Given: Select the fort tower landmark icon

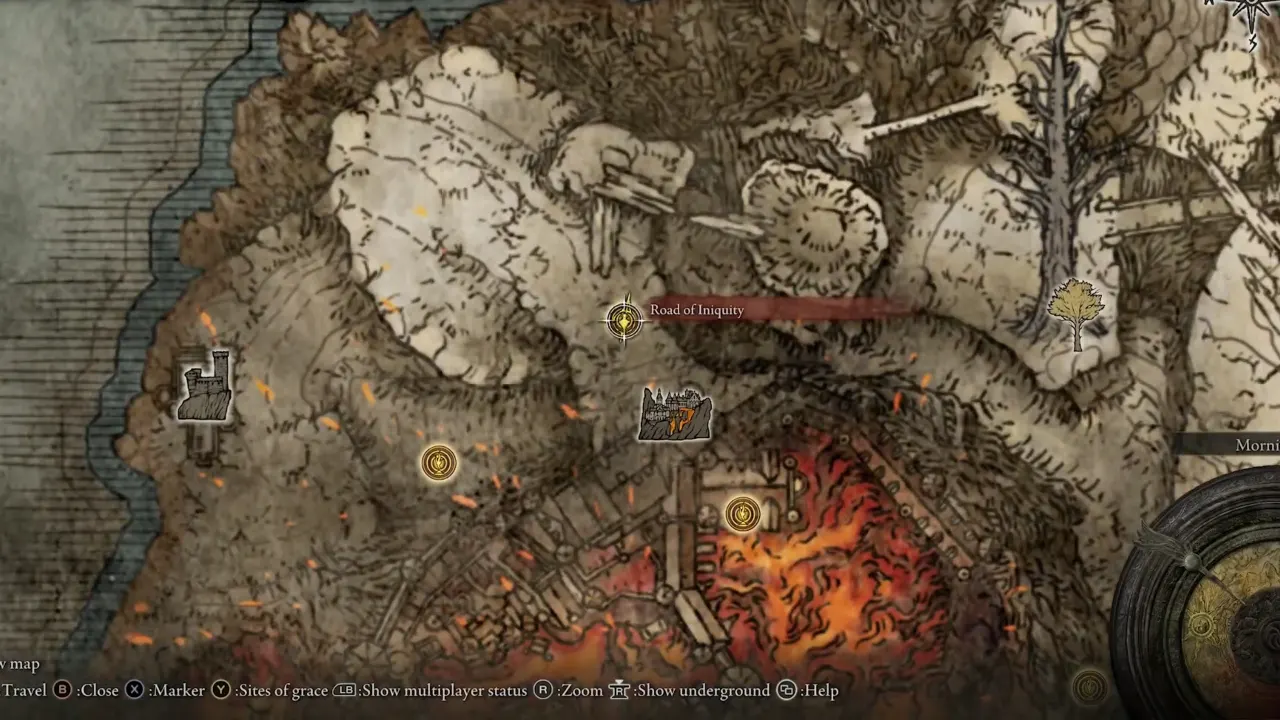Looking at the screenshot, I should click(205, 385).
